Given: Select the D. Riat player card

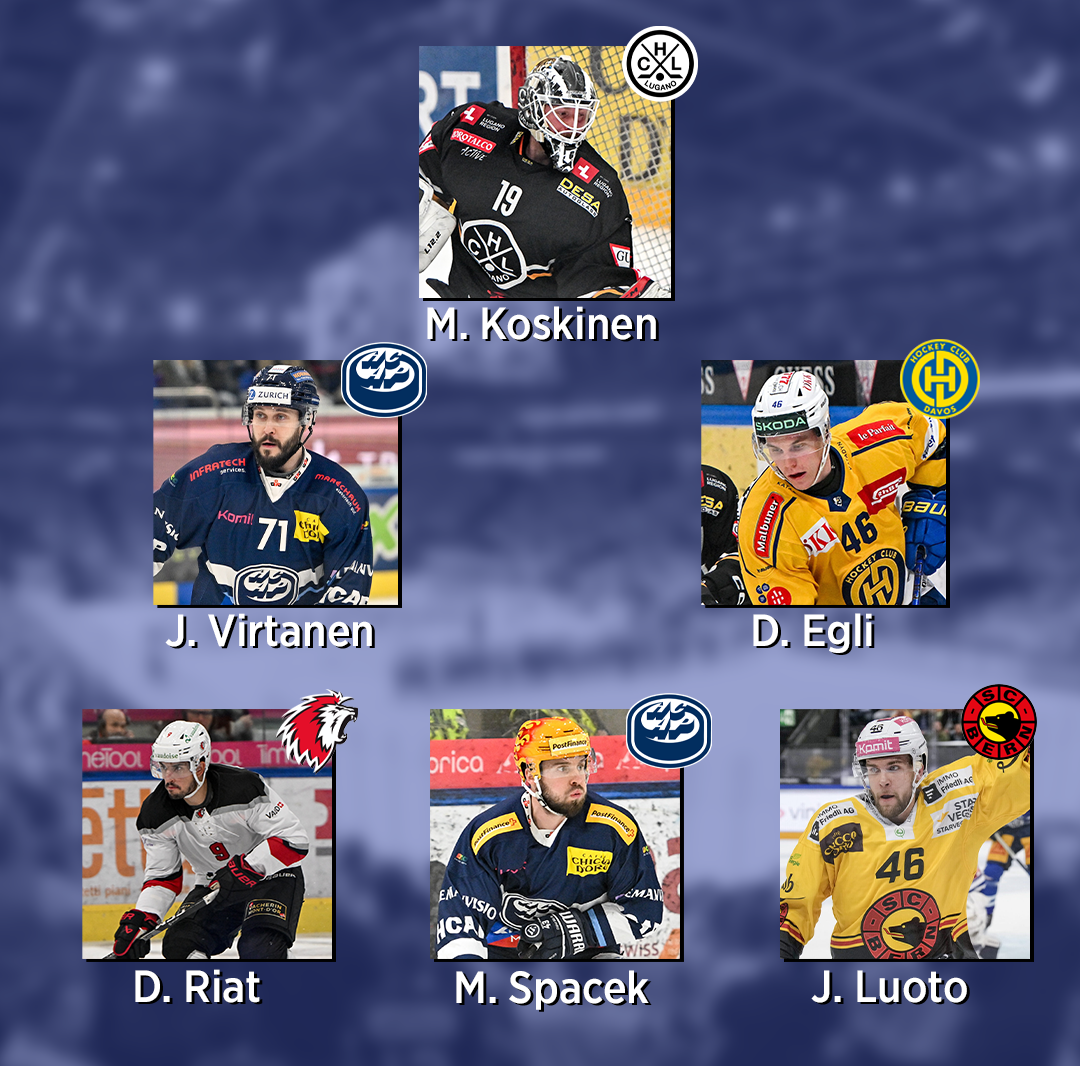Looking at the screenshot, I should 207,835.
